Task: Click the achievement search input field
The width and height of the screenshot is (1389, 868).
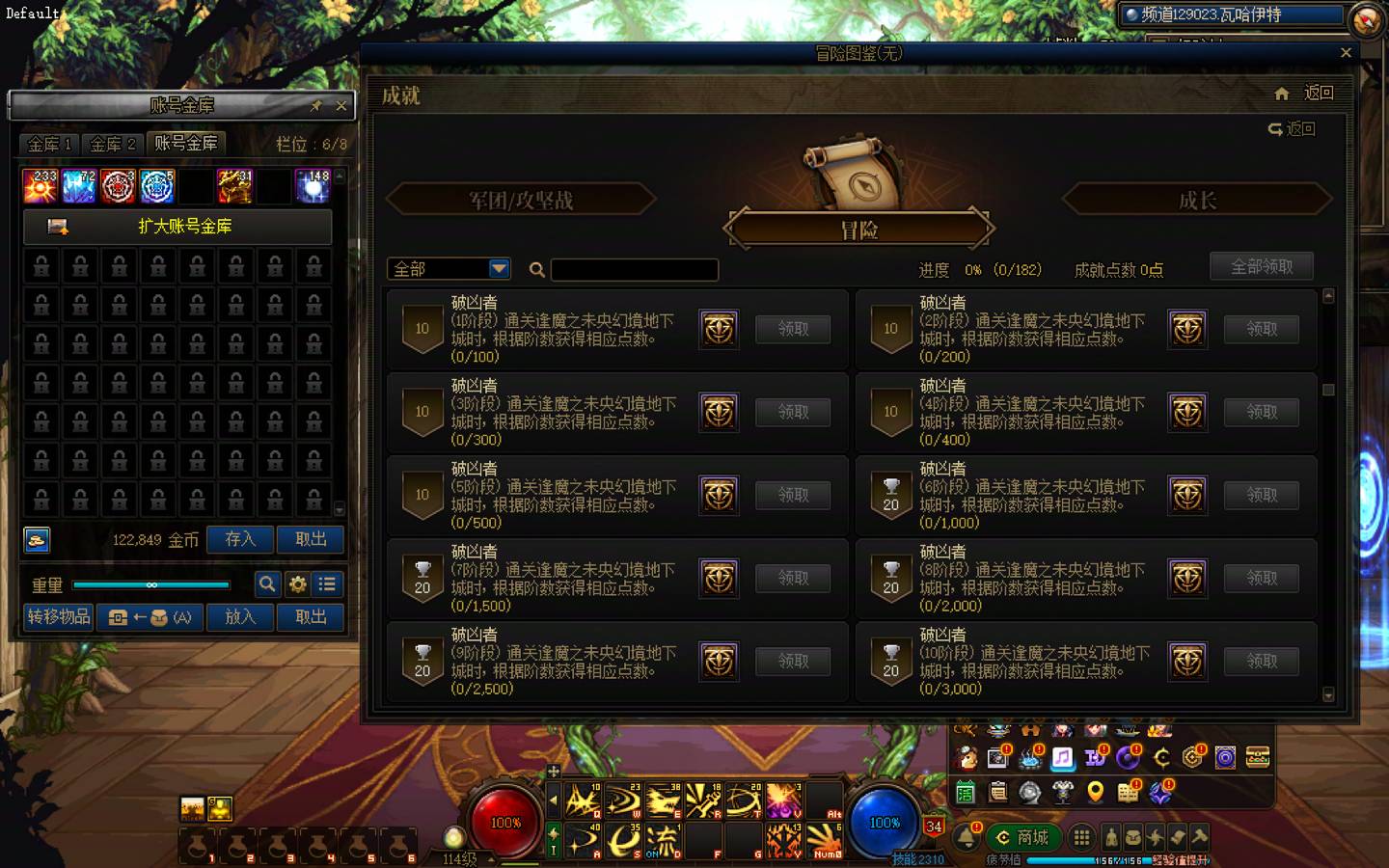Action: click(x=634, y=270)
